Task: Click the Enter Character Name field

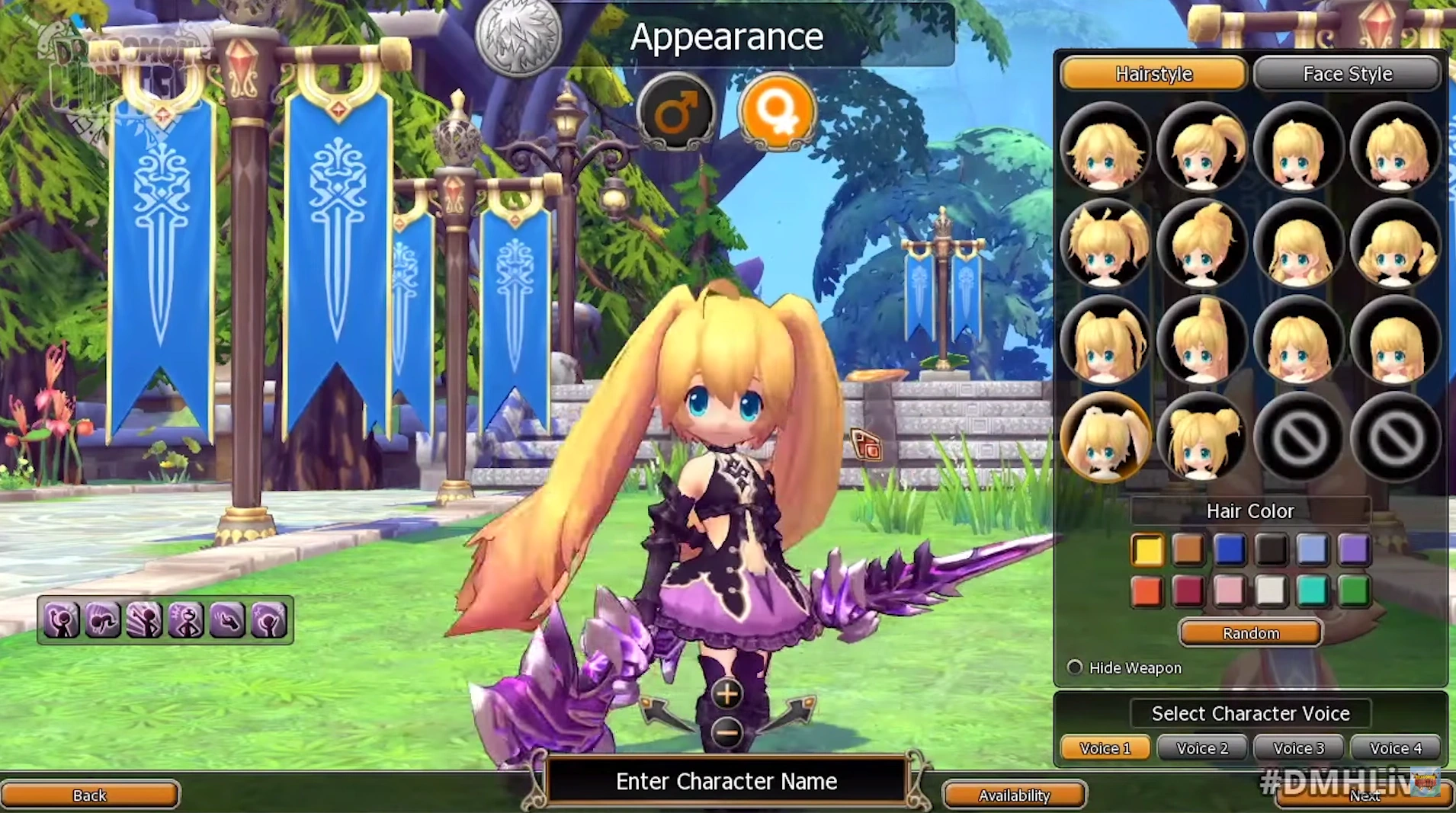Action: point(726,781)
